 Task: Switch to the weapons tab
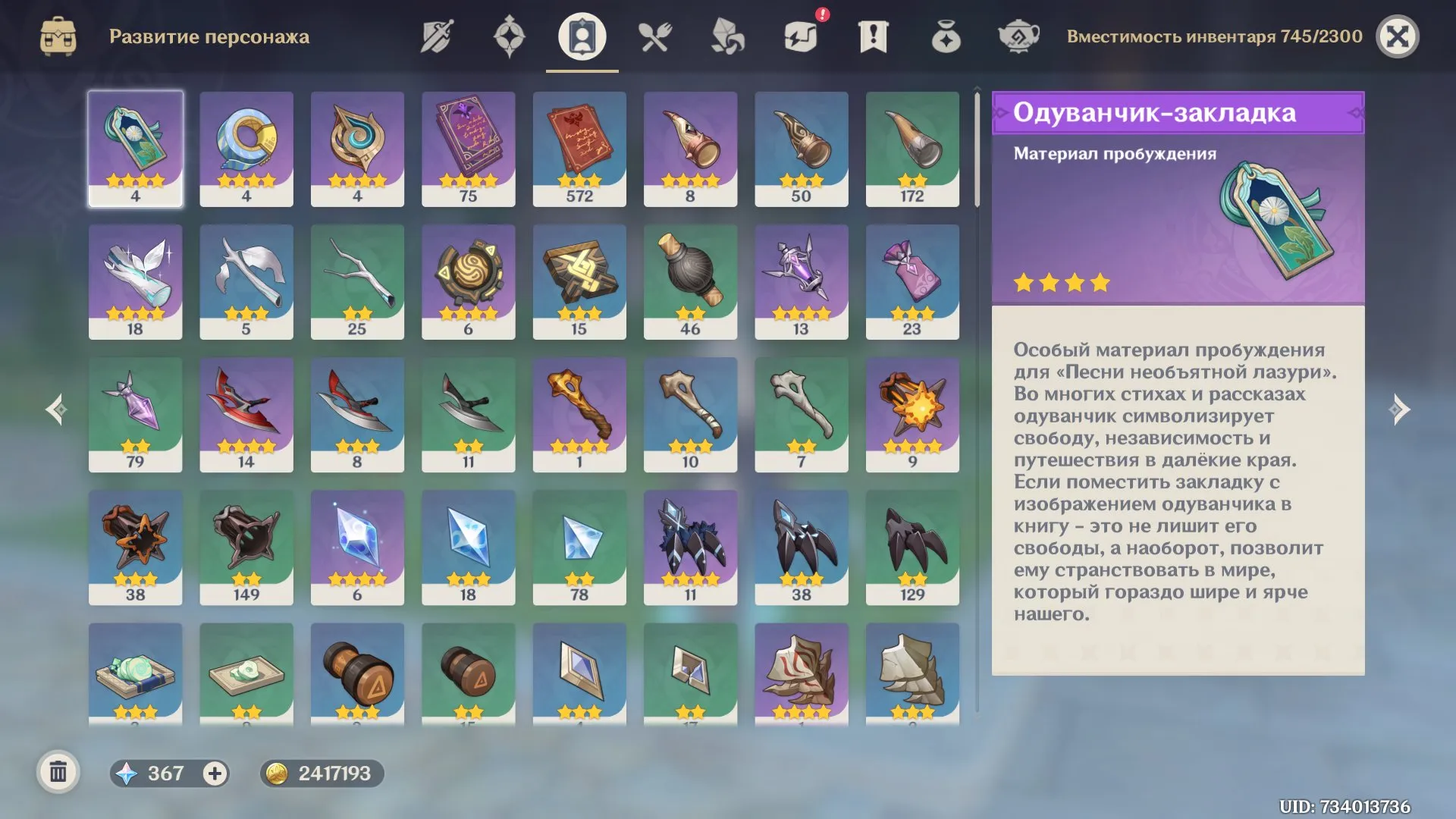pos(437,36)
